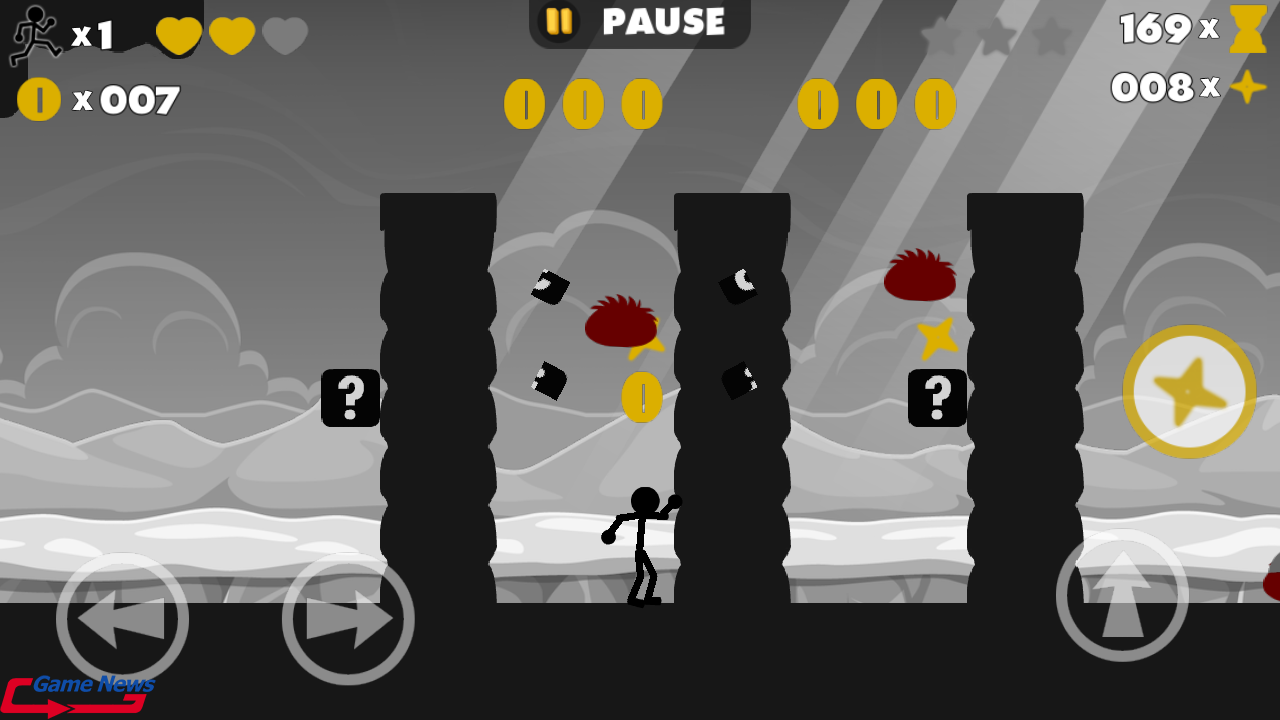Hit the question block near the third pillar

click(x=937, y=398)
